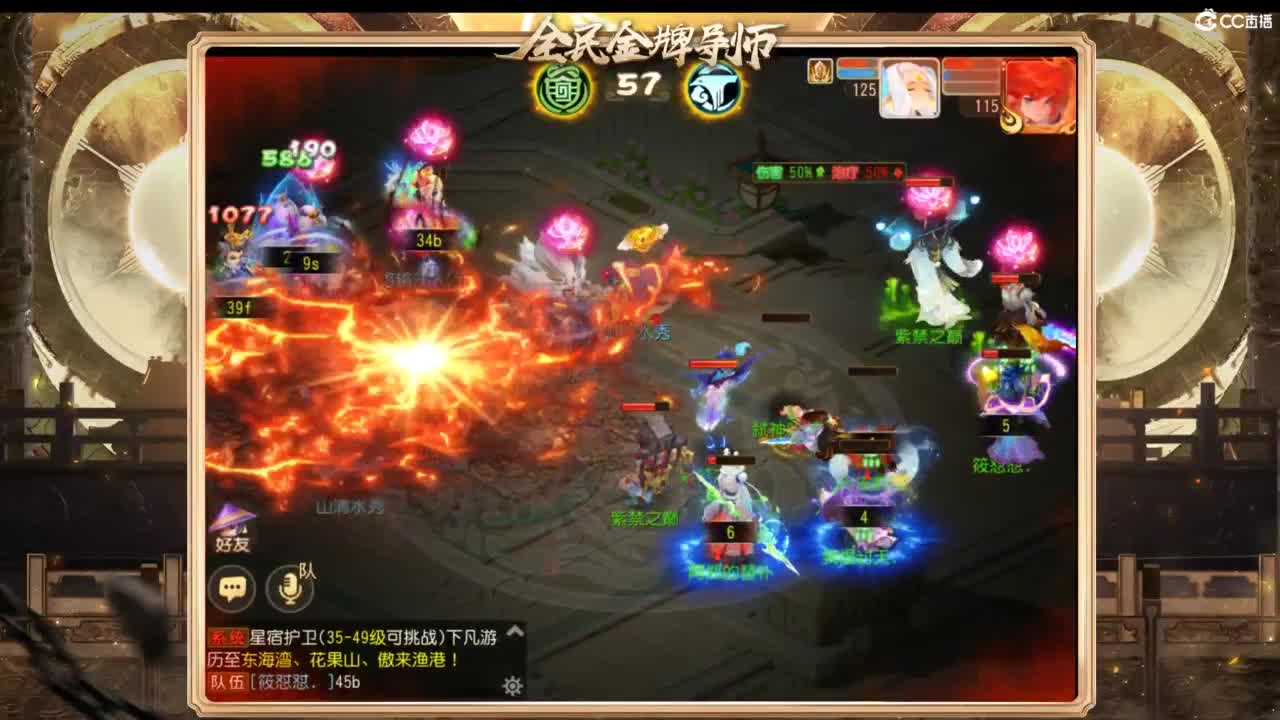
Task: Select the blue faction emblem right of countdown
Action: click(x=712, y=89)
